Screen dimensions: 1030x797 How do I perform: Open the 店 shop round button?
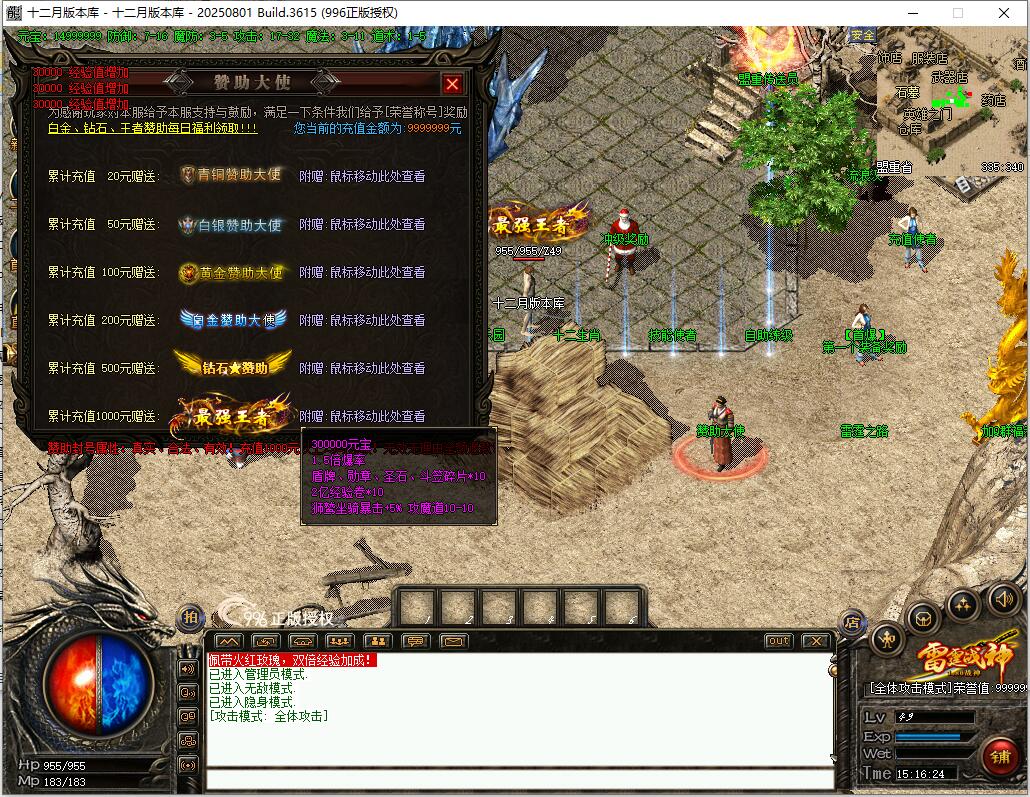point(852,622)
